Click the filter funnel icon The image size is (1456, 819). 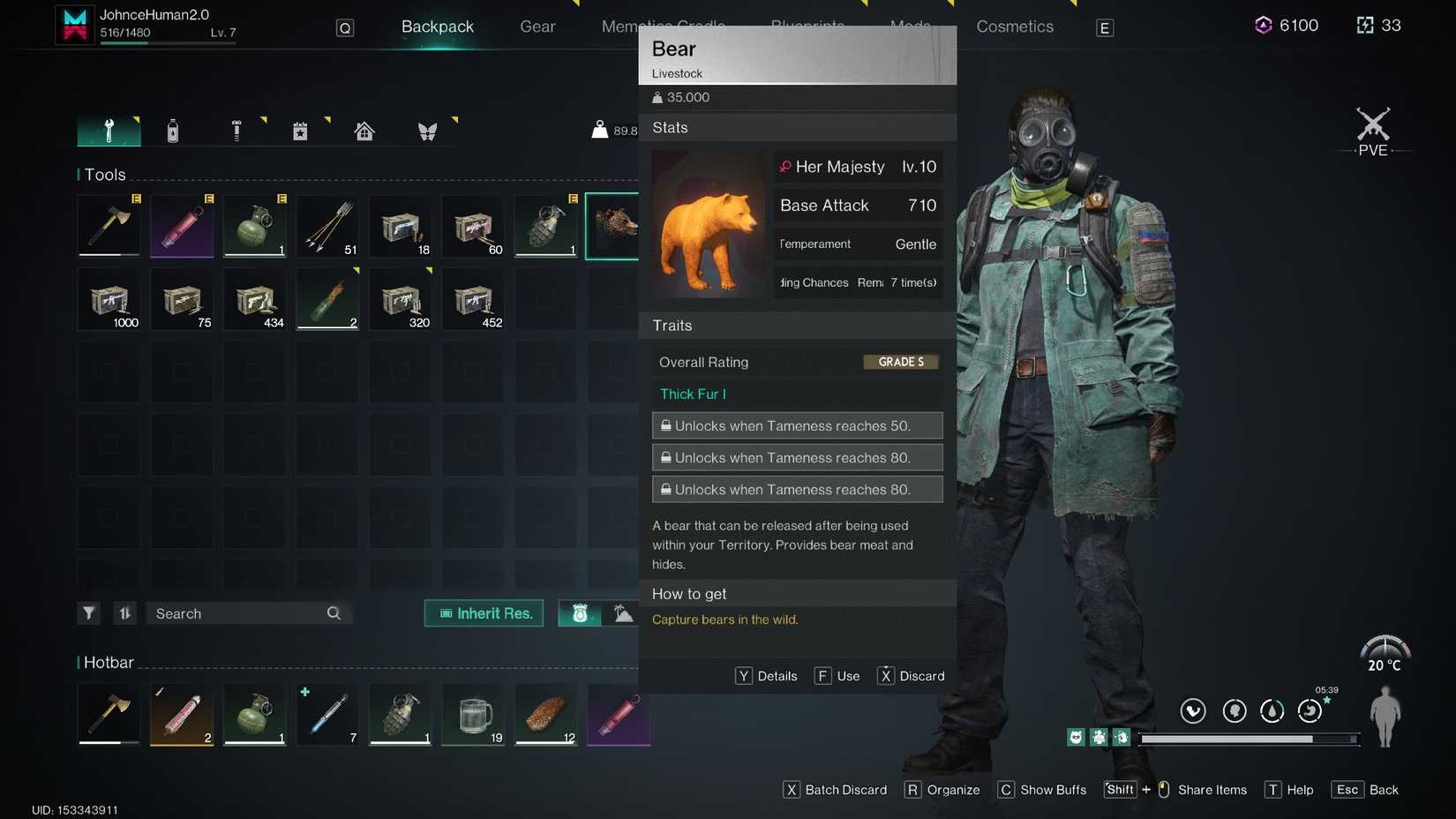click(88, 612)
